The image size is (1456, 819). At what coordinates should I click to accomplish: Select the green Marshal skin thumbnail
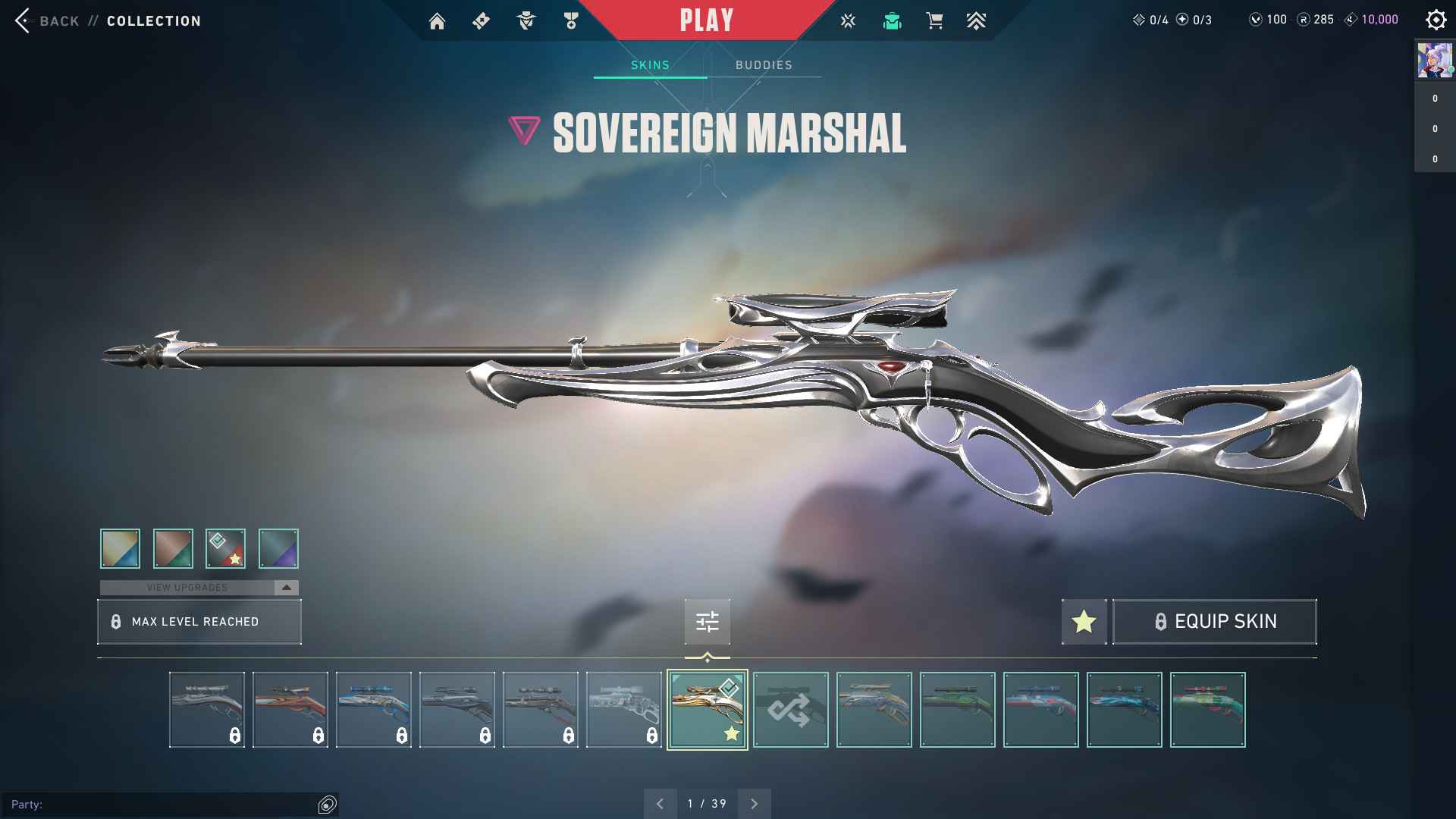[957, 710]
